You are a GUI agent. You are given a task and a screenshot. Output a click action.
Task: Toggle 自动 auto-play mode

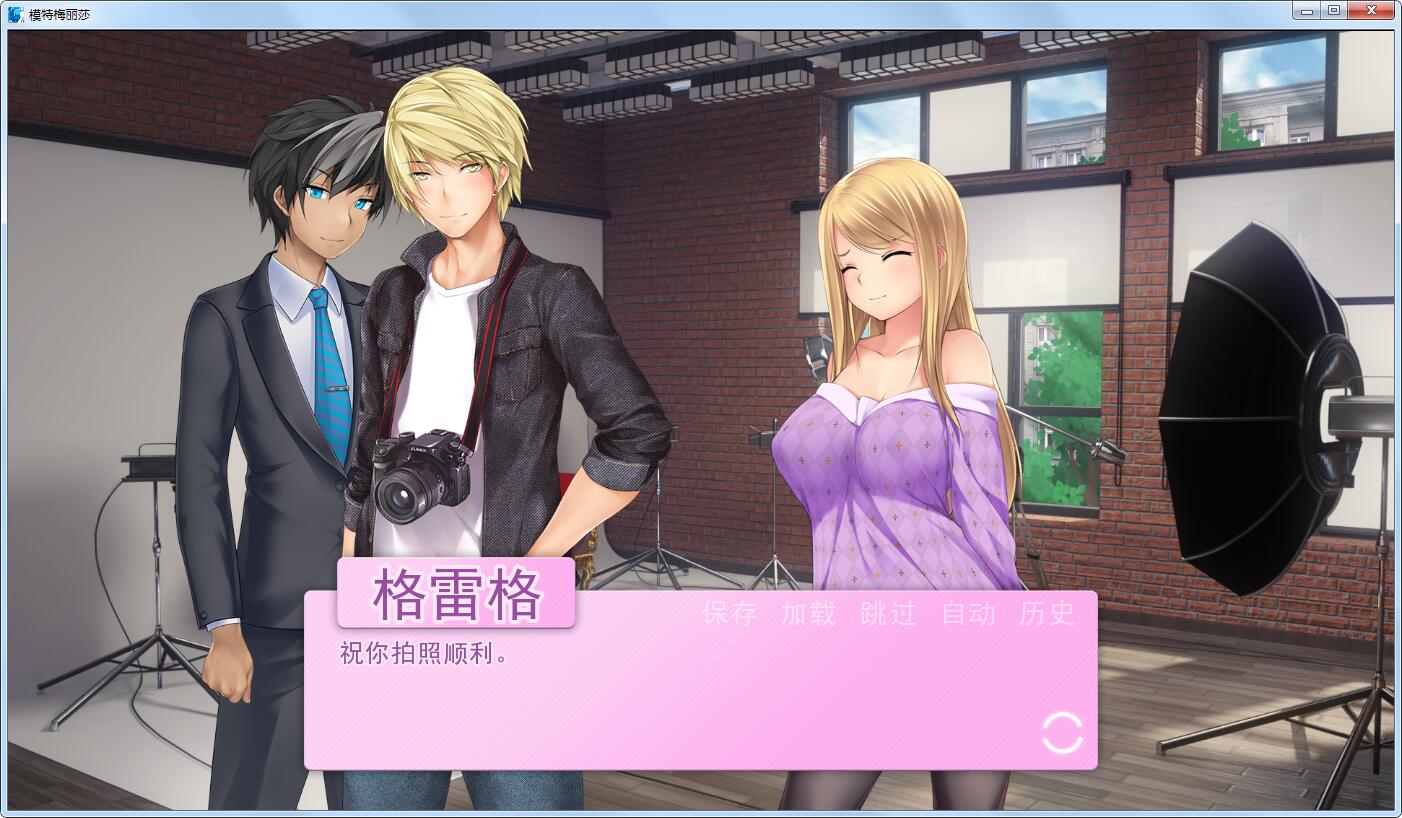[x=966, y=615]
